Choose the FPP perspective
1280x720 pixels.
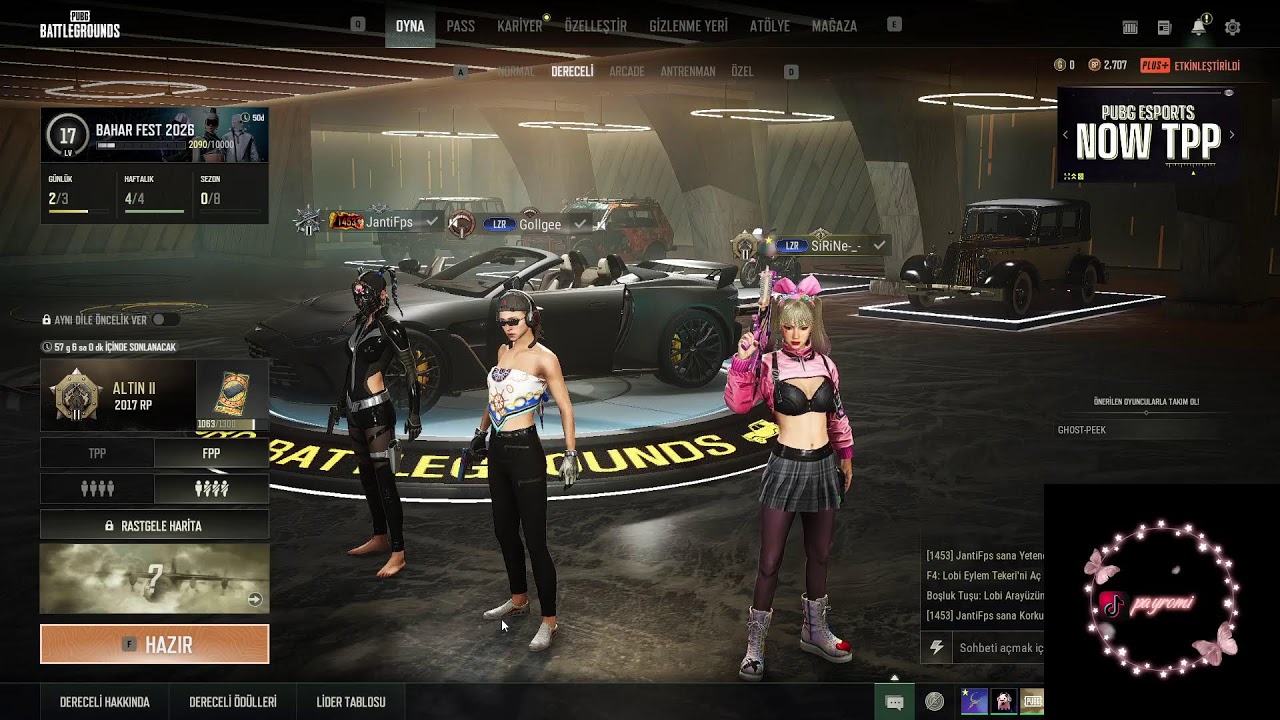[x=211, y=453]
